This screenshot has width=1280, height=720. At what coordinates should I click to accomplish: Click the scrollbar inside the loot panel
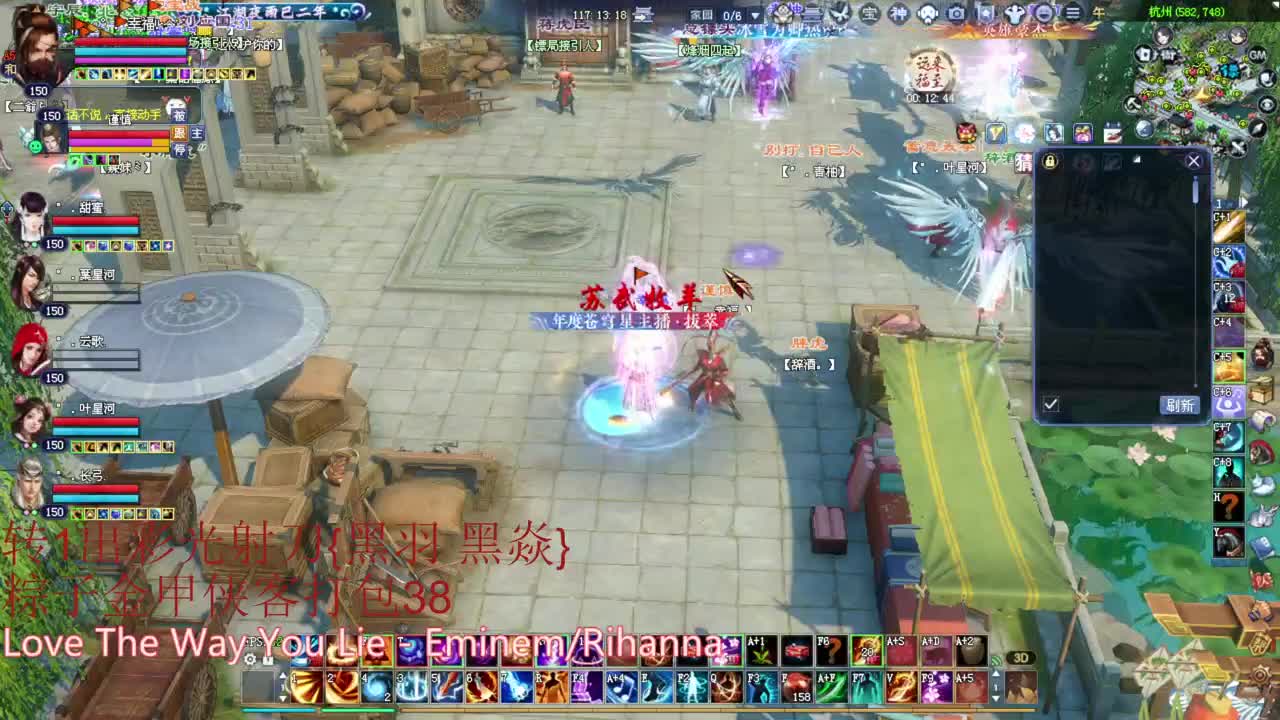[x=1194, y=190]
